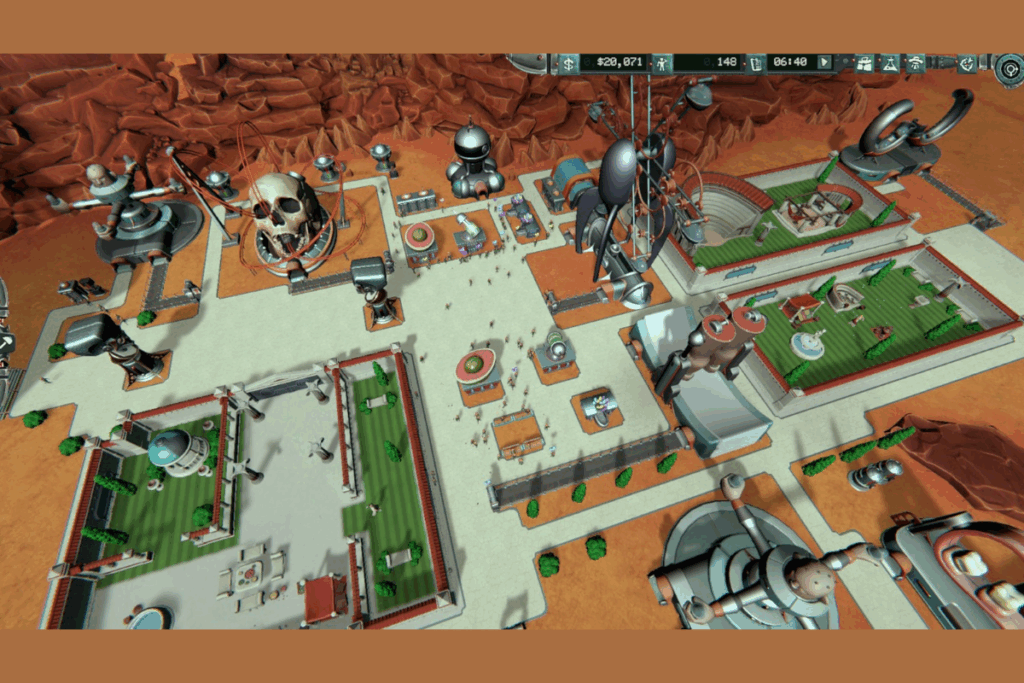Open the research flask icon

point(889,63)
